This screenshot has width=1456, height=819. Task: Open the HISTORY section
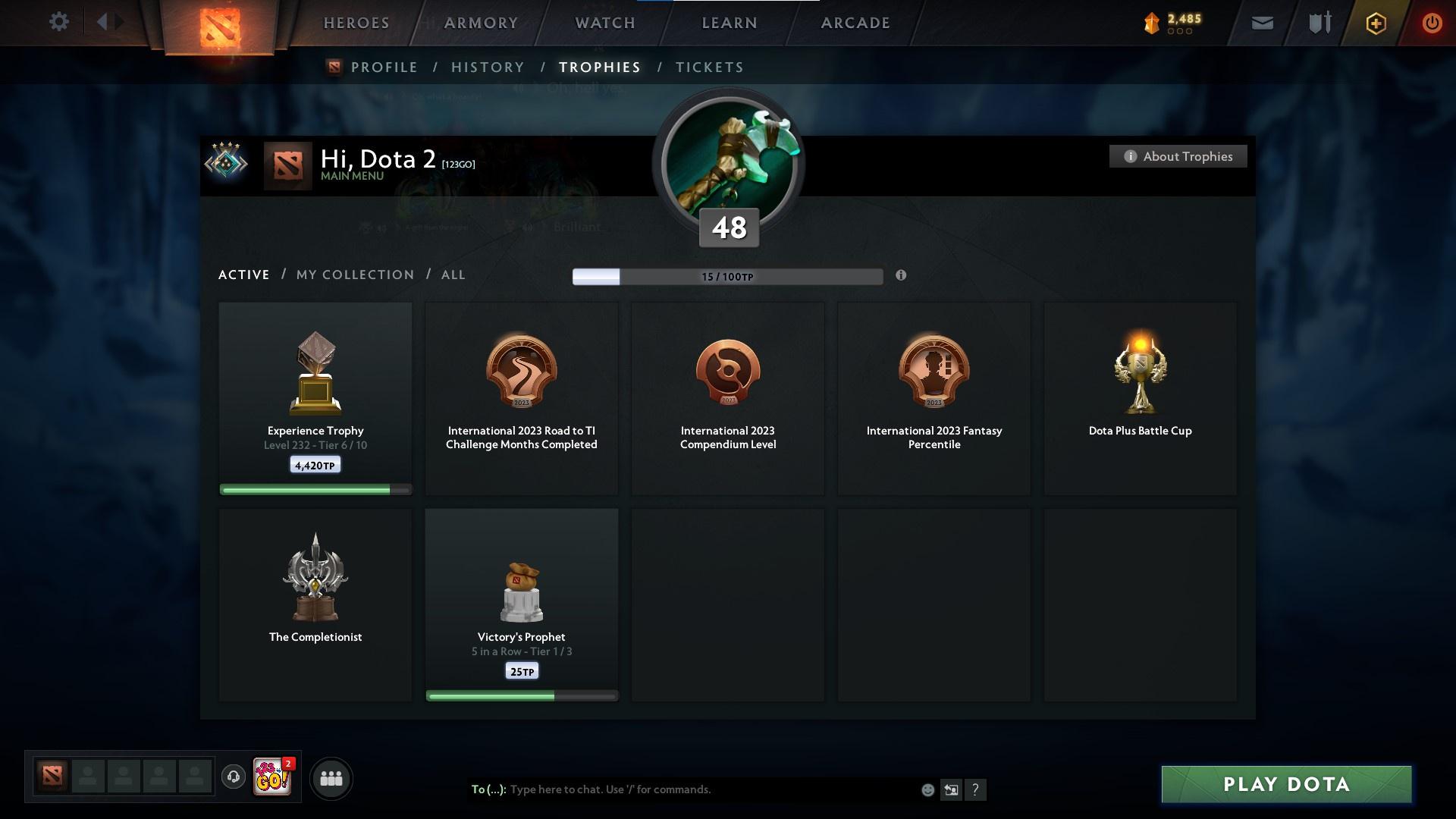488,67
